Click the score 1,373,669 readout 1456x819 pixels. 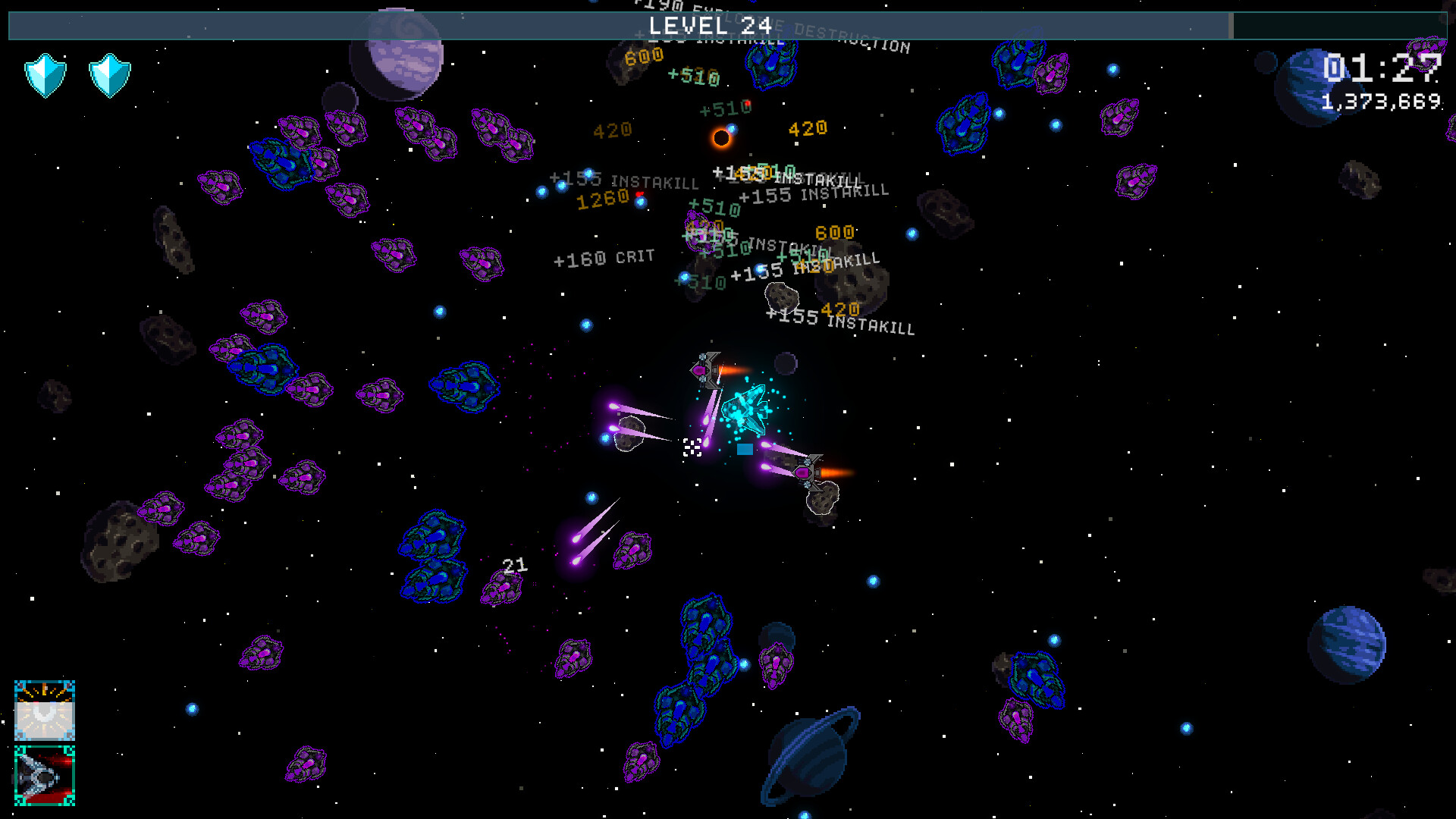(x=1382, y=101)
